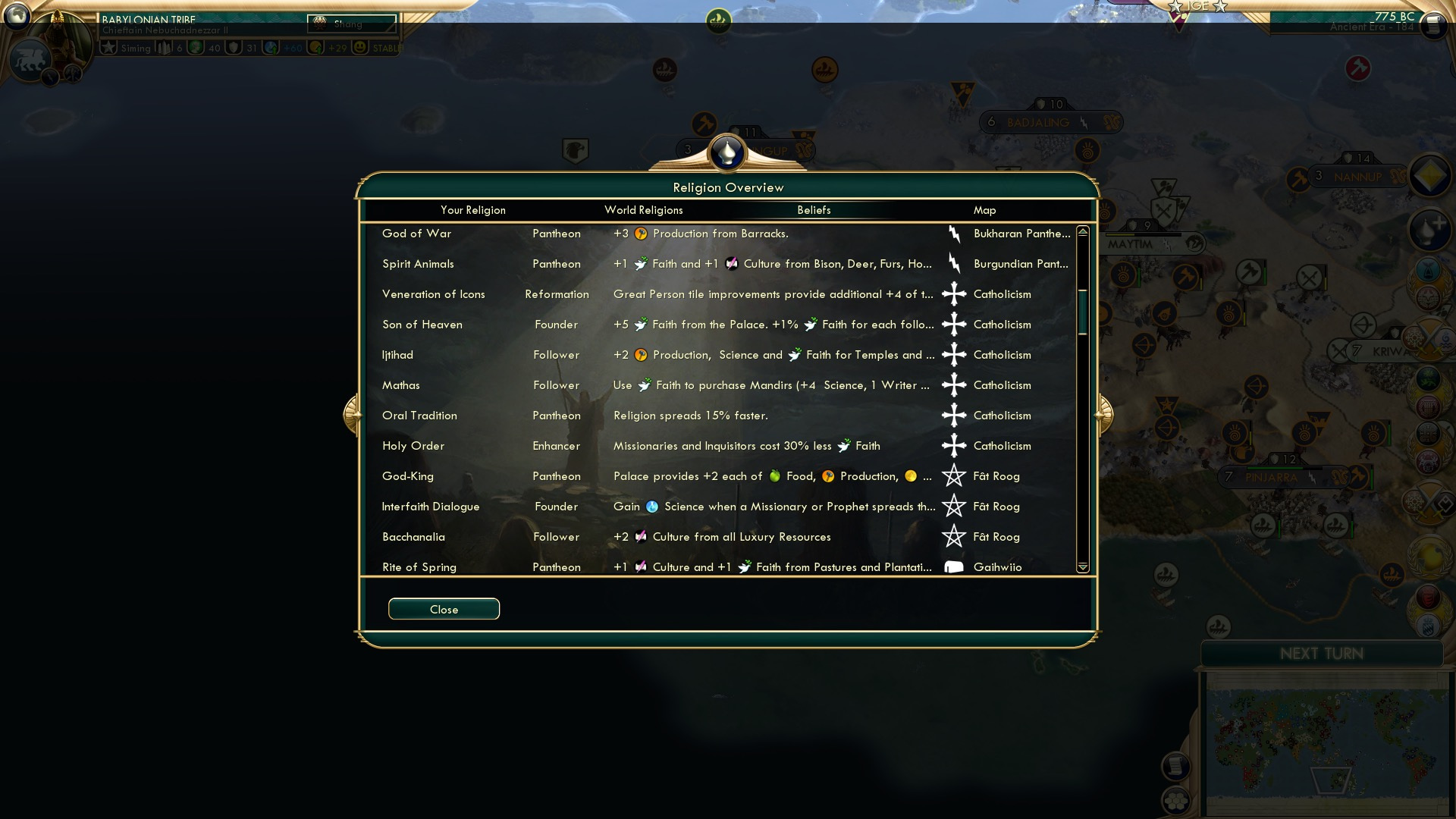The height and width of the screenshot is (819, 1456).
Task: Close the Religion Overview window
Action: tap(444, 609)
